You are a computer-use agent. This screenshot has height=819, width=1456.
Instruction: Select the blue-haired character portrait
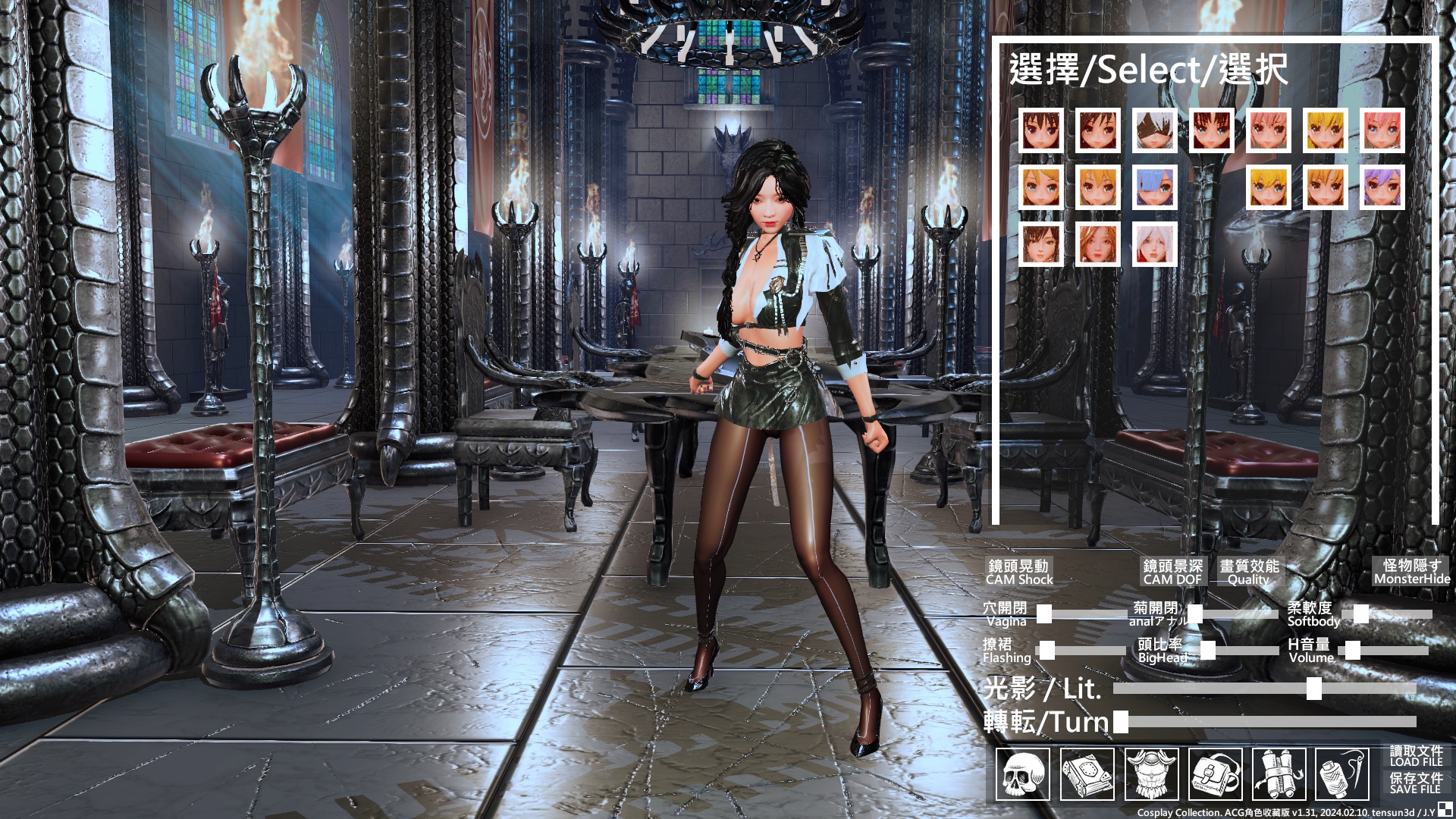[1154, 187]
